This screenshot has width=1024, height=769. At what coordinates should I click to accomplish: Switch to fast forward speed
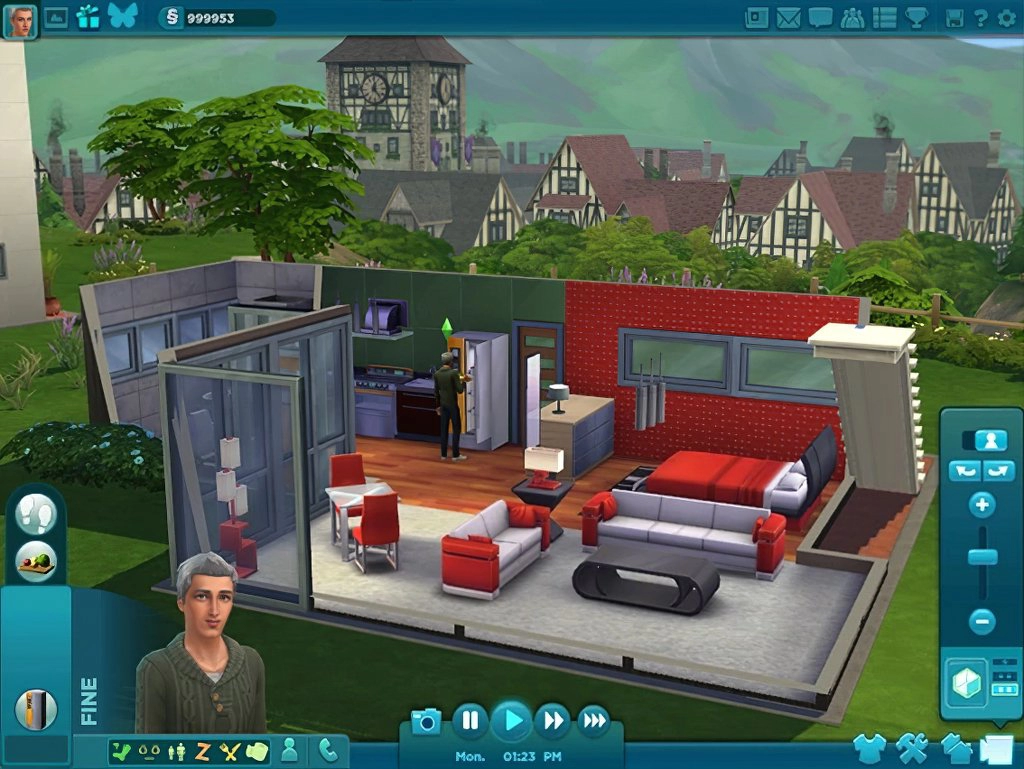click(552, 720)
